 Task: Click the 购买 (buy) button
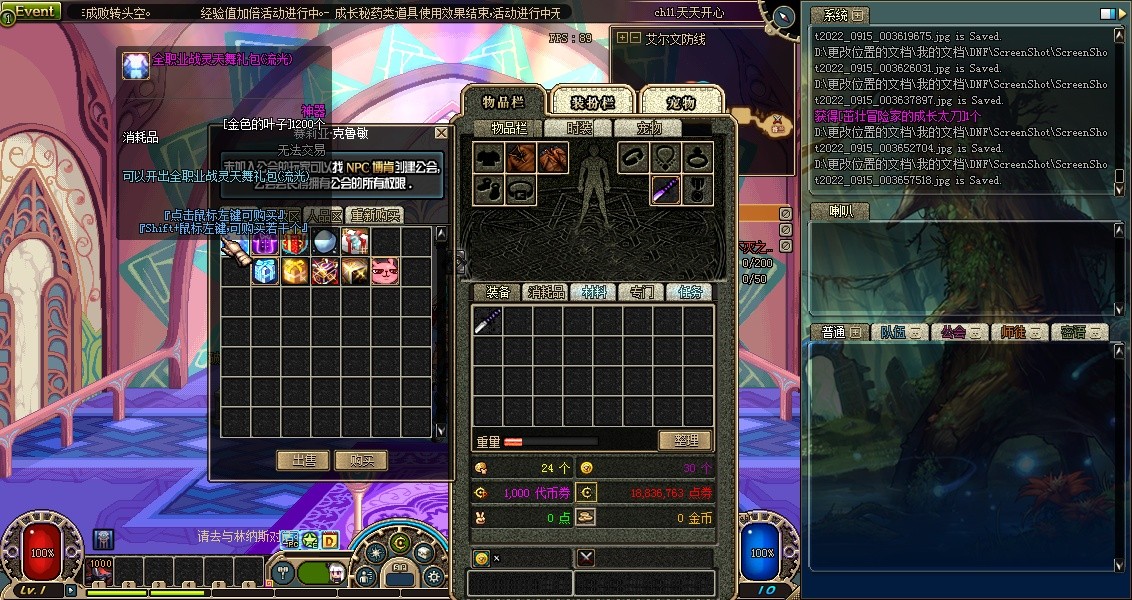click(x=361, y=460)
